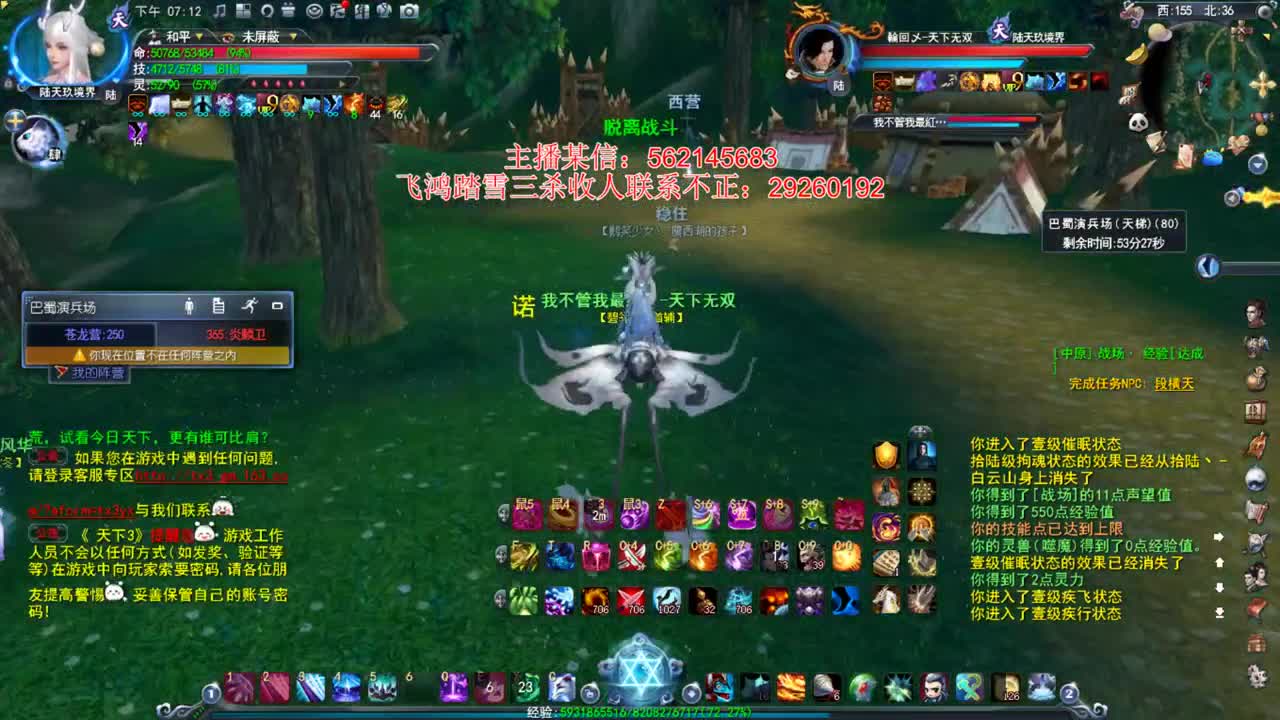Select the running man icon in the 巴蜀演兵场 panel
This screenshot has width=1280, height=720.
click(x=250, y=305)
